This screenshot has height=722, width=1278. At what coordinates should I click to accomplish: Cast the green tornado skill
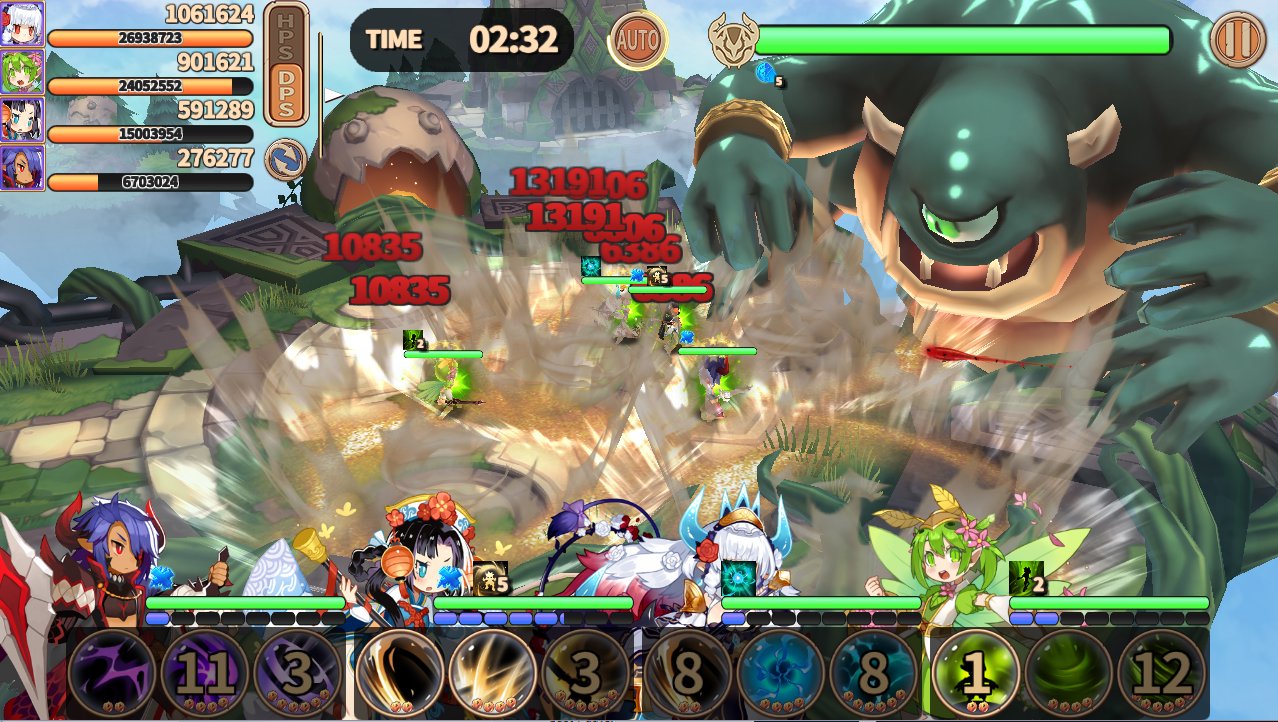[1069, 674]
